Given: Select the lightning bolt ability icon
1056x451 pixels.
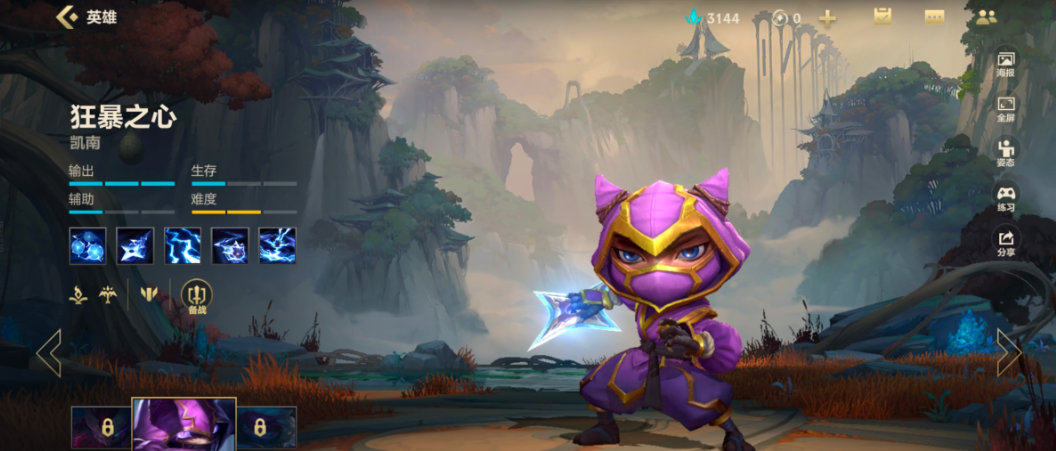Looking at the screenshot, I should click(x=182, y=246).
